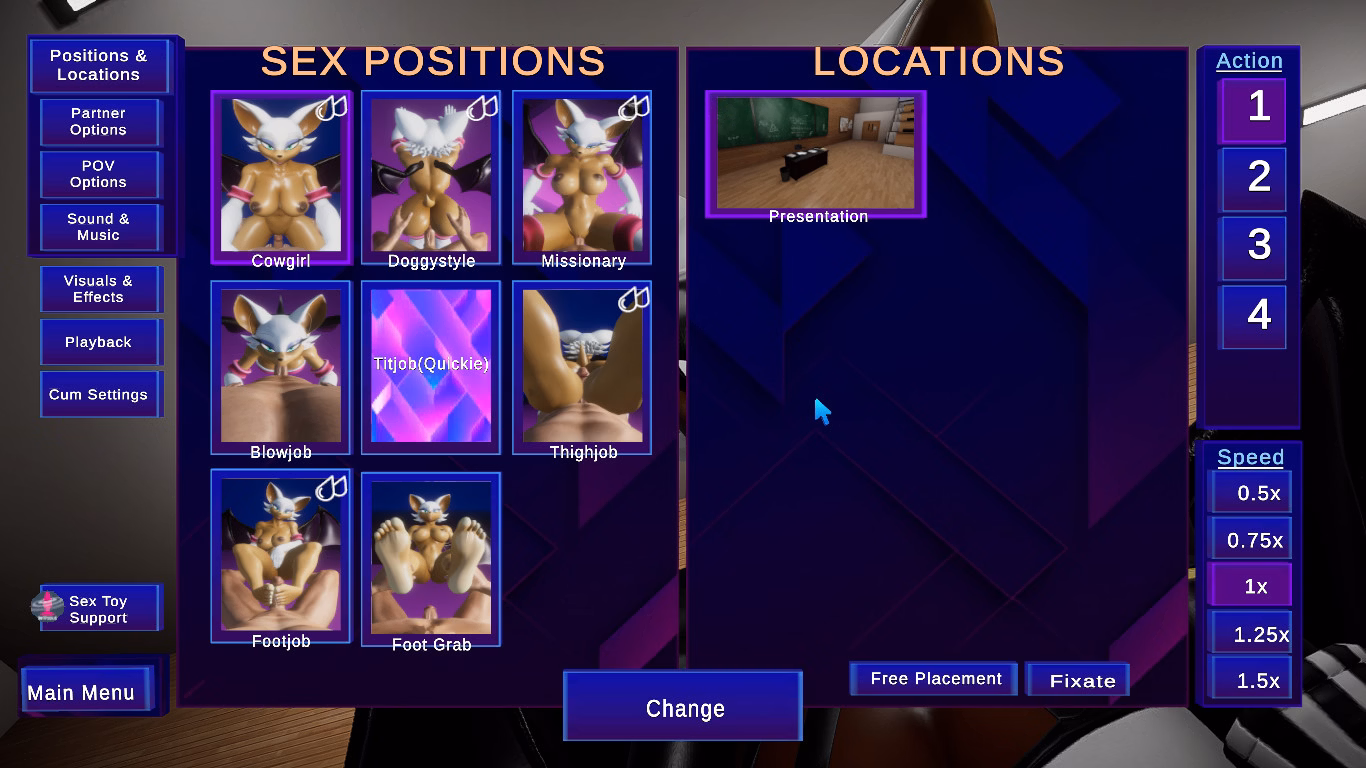The image size is (1366, 768).
Task: Click the Sex Toy Support button
Action: tap(98, 609)
